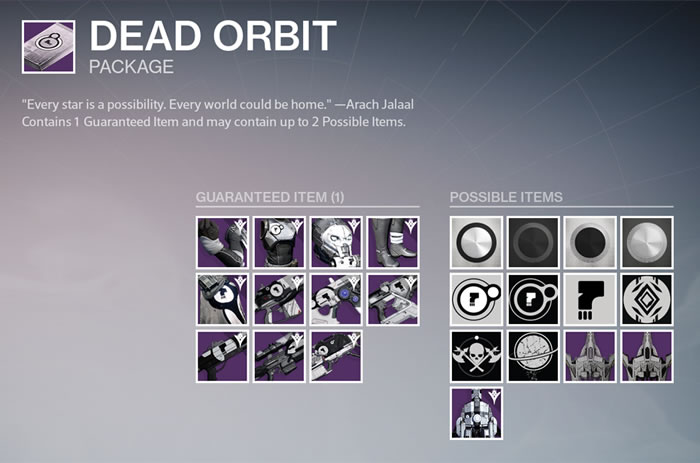The height and width of the screenshot is (463, 700).
Task: Select the Dead Orbit package icon
Action: point(47,46)
